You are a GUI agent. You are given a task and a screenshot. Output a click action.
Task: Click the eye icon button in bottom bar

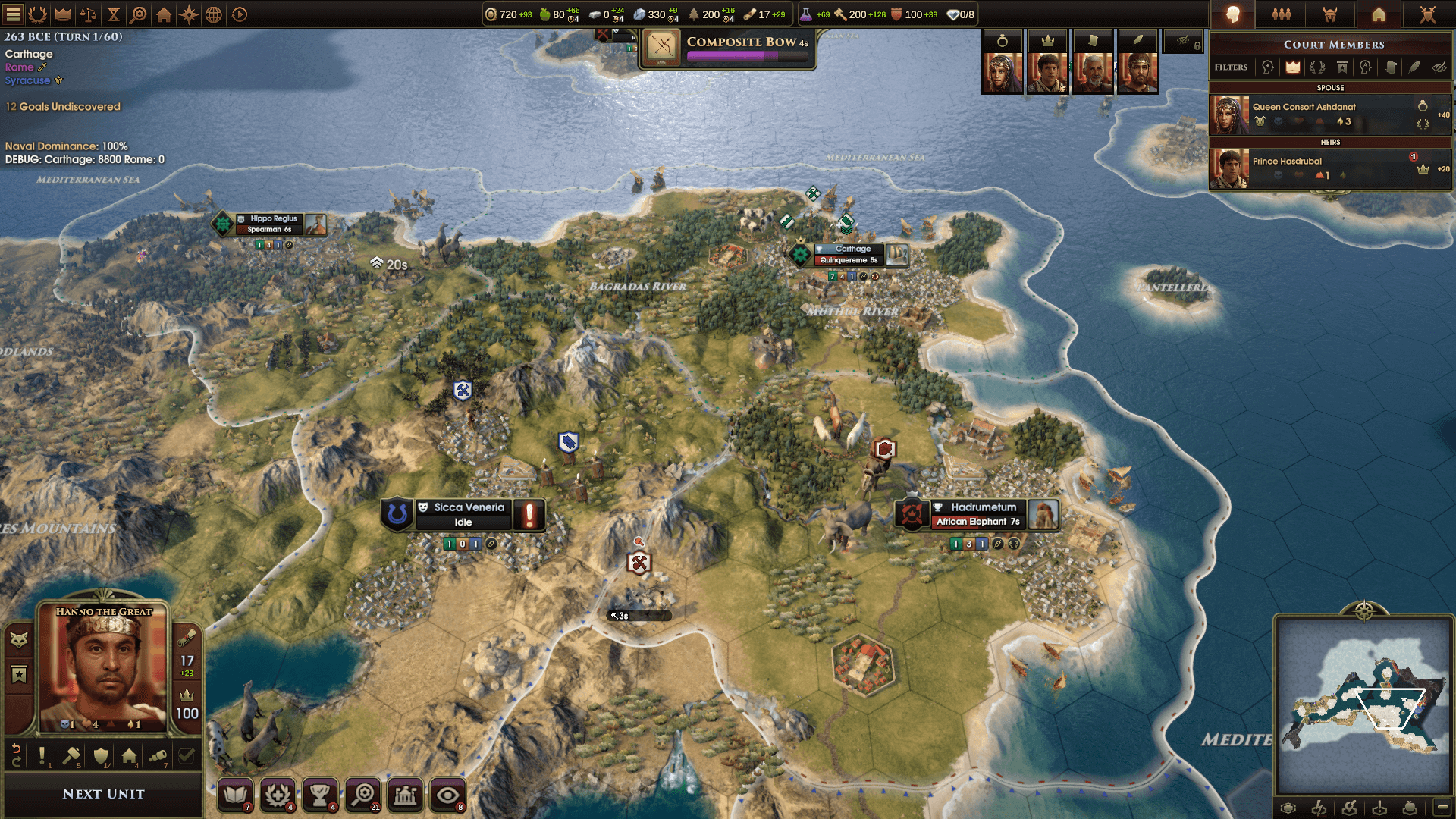point(447,795)
